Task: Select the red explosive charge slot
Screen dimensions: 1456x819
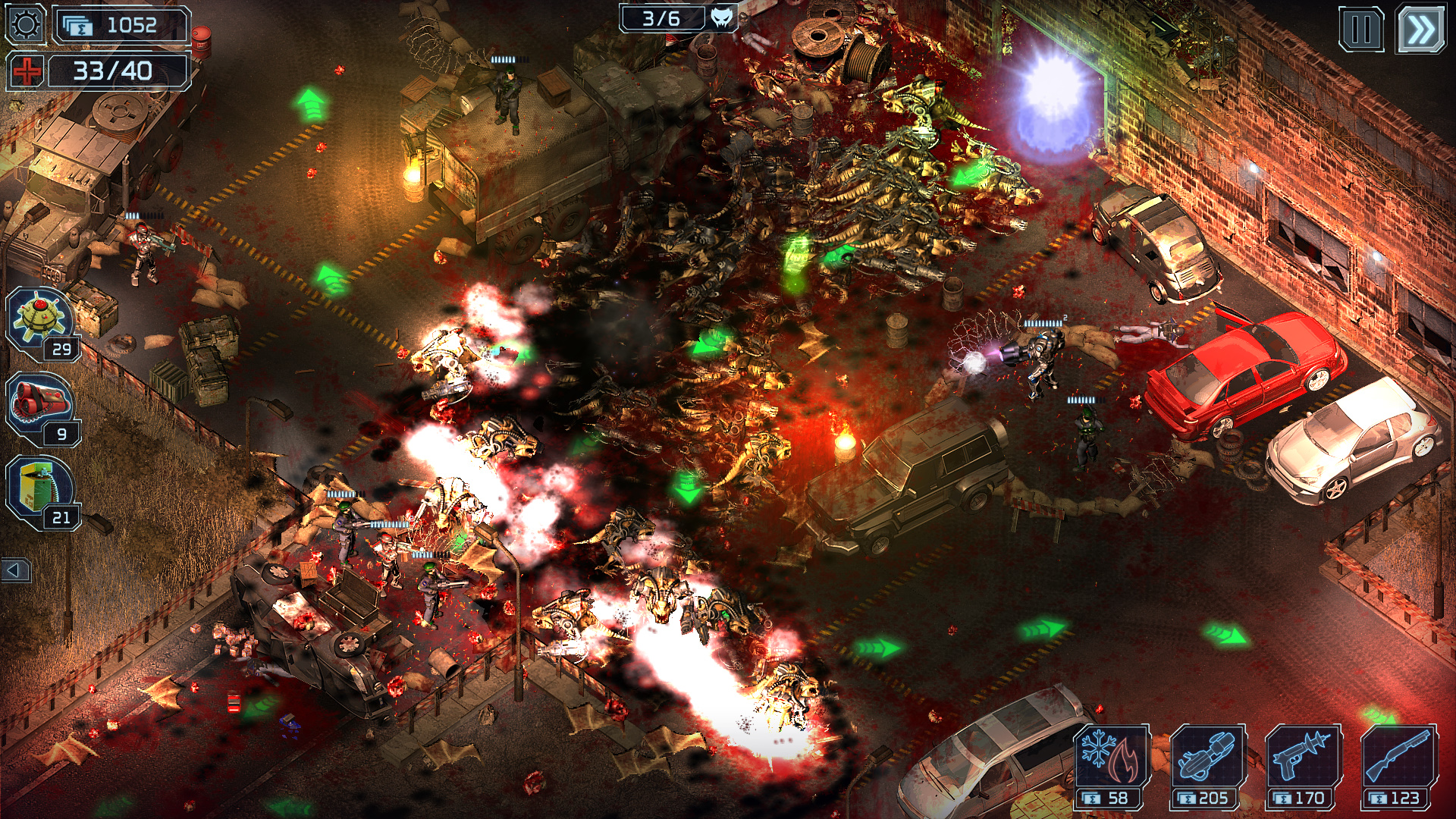Action: pos(39,398)
